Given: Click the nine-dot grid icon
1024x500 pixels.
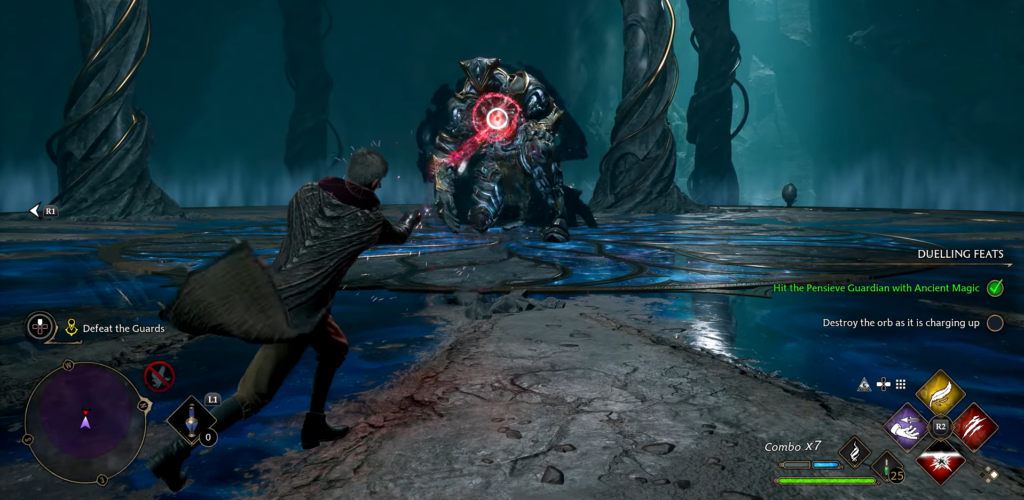Looking at the screenshot, I should coord(900,384).
